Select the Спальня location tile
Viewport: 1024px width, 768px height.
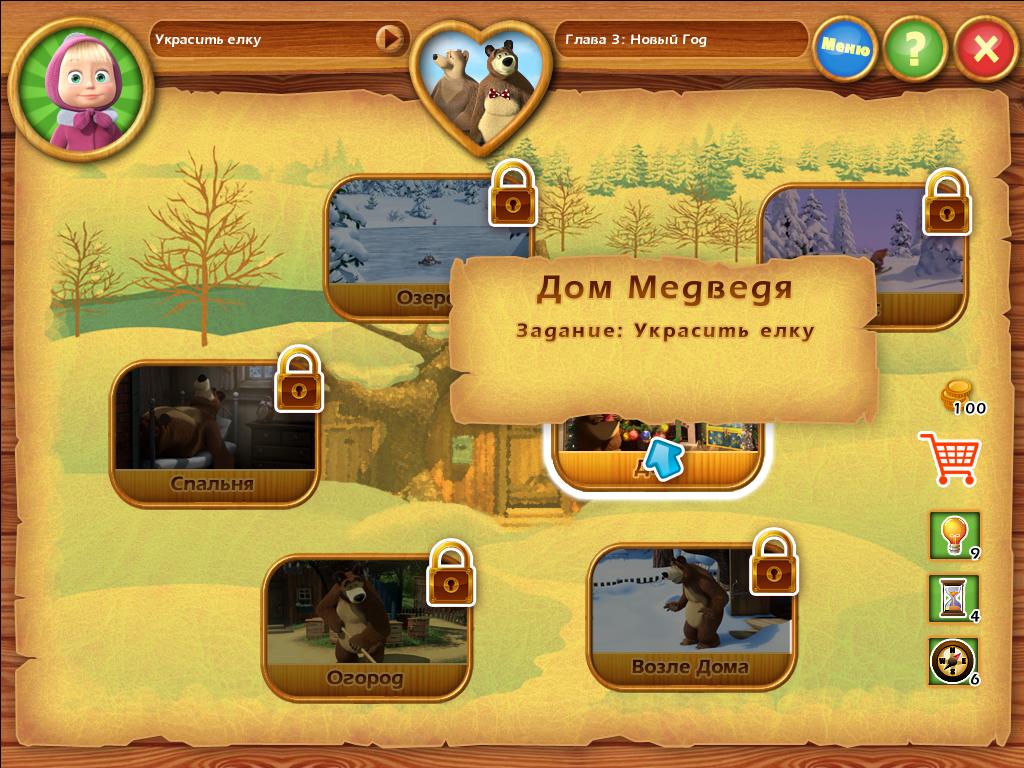(213, 436)
